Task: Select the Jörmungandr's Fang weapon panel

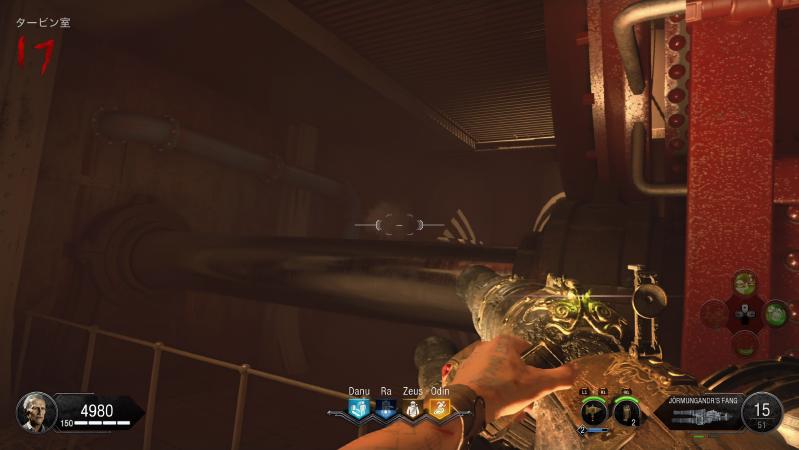Action: [698, 412]
